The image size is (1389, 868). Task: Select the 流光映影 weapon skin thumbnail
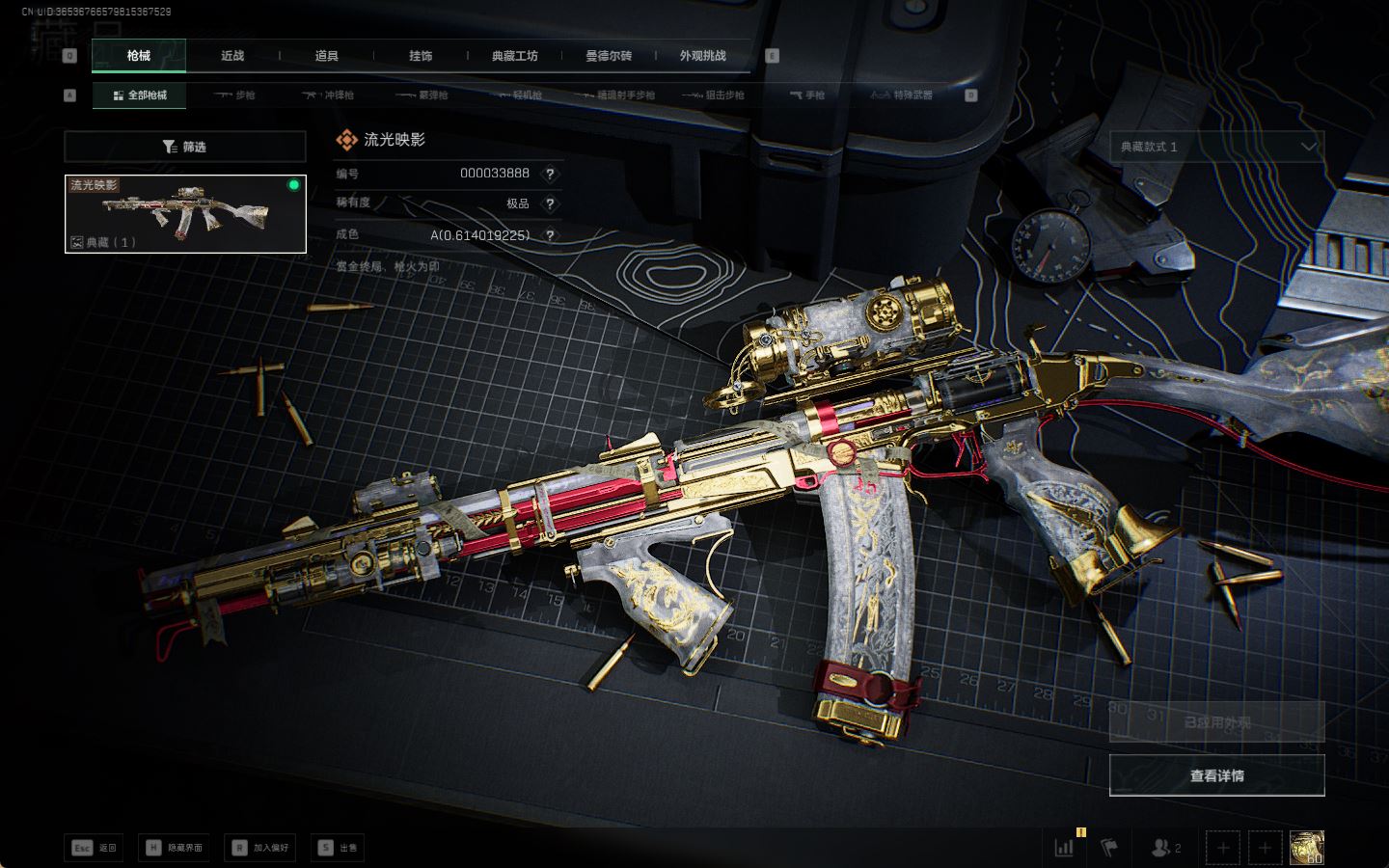pos(185,214)
